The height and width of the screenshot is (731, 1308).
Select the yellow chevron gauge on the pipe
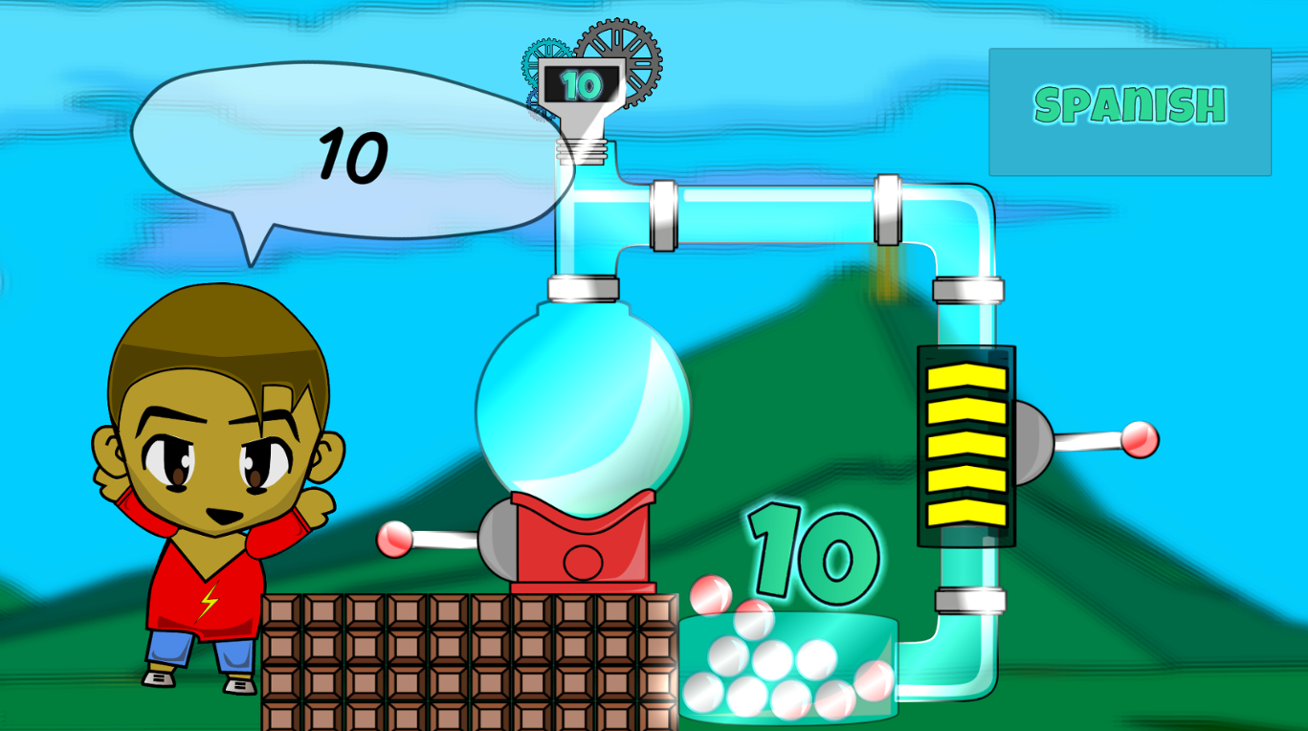click(x=963, y=445)
